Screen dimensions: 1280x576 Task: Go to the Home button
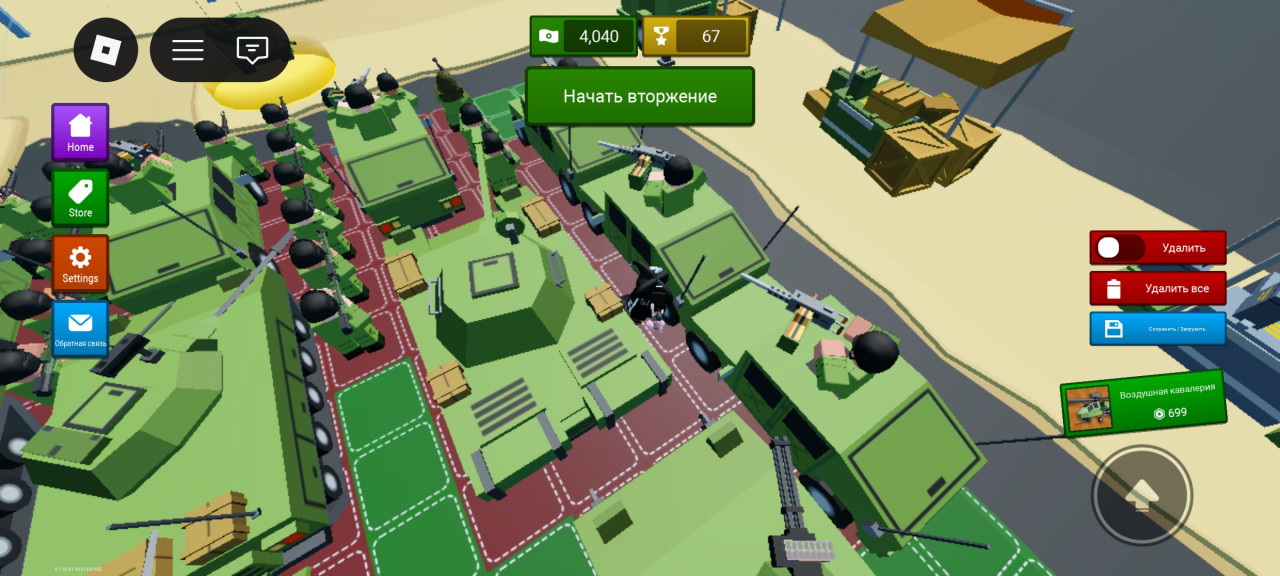80,132
